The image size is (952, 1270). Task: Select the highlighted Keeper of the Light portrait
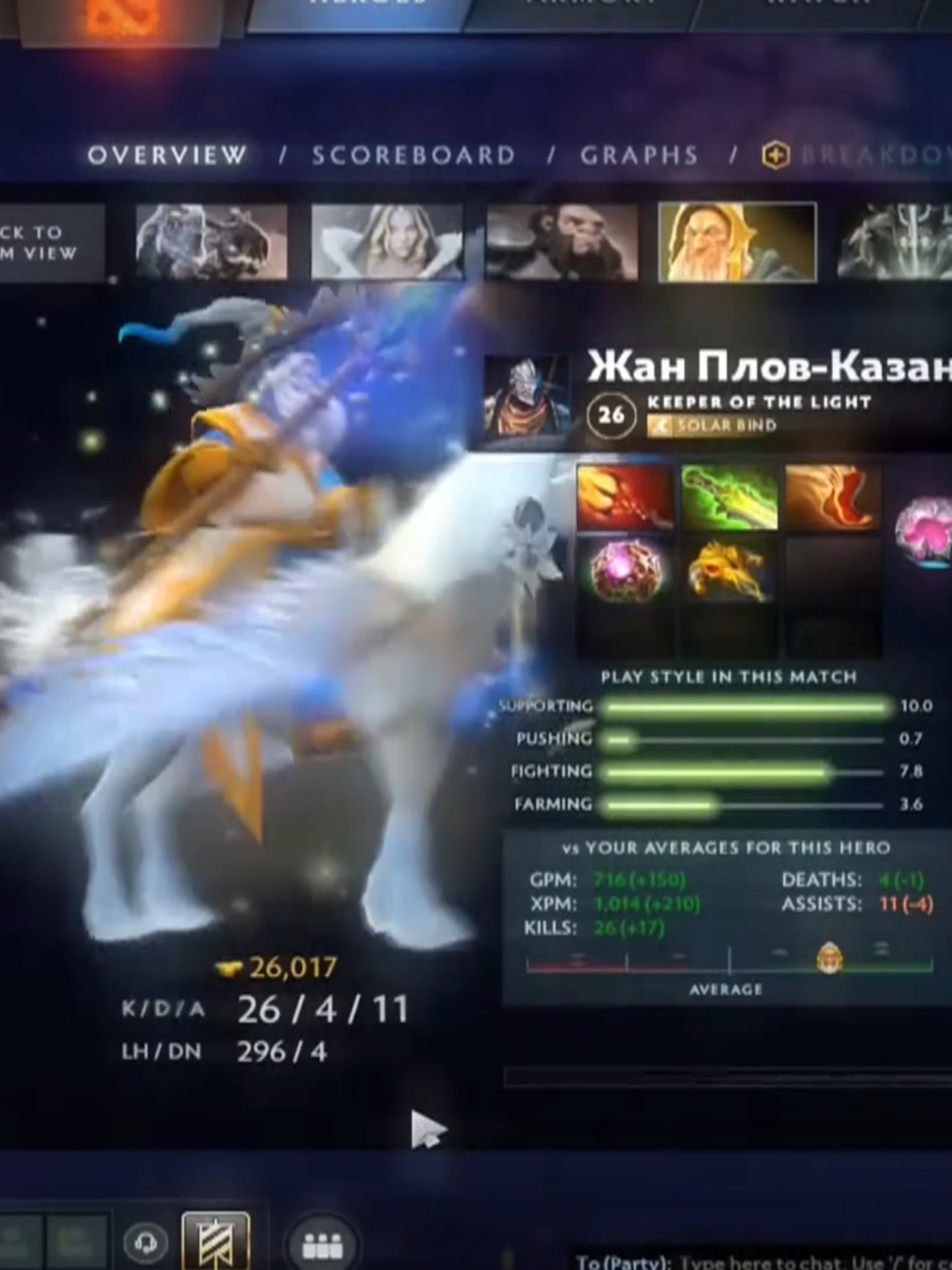(x=736, y=241)
